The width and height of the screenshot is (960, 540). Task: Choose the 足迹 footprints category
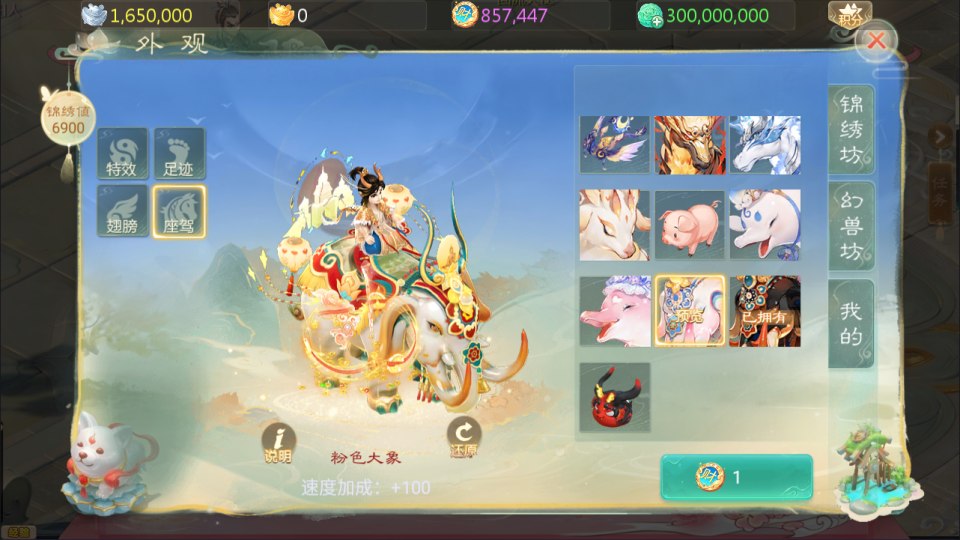(180, 153)
